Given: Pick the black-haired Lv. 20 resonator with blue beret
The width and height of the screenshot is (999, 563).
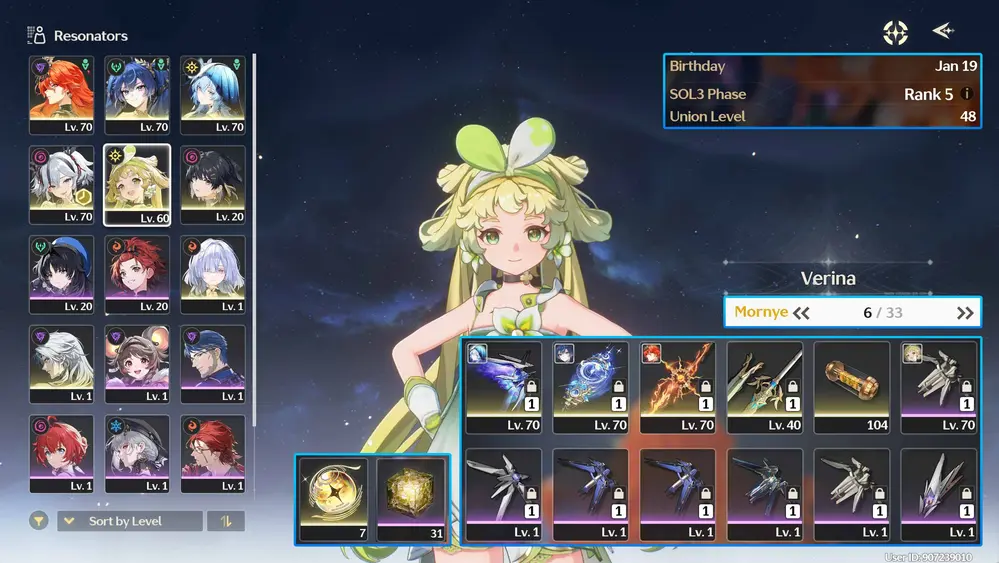Looking at the screenshot, I should coord(62,274).
